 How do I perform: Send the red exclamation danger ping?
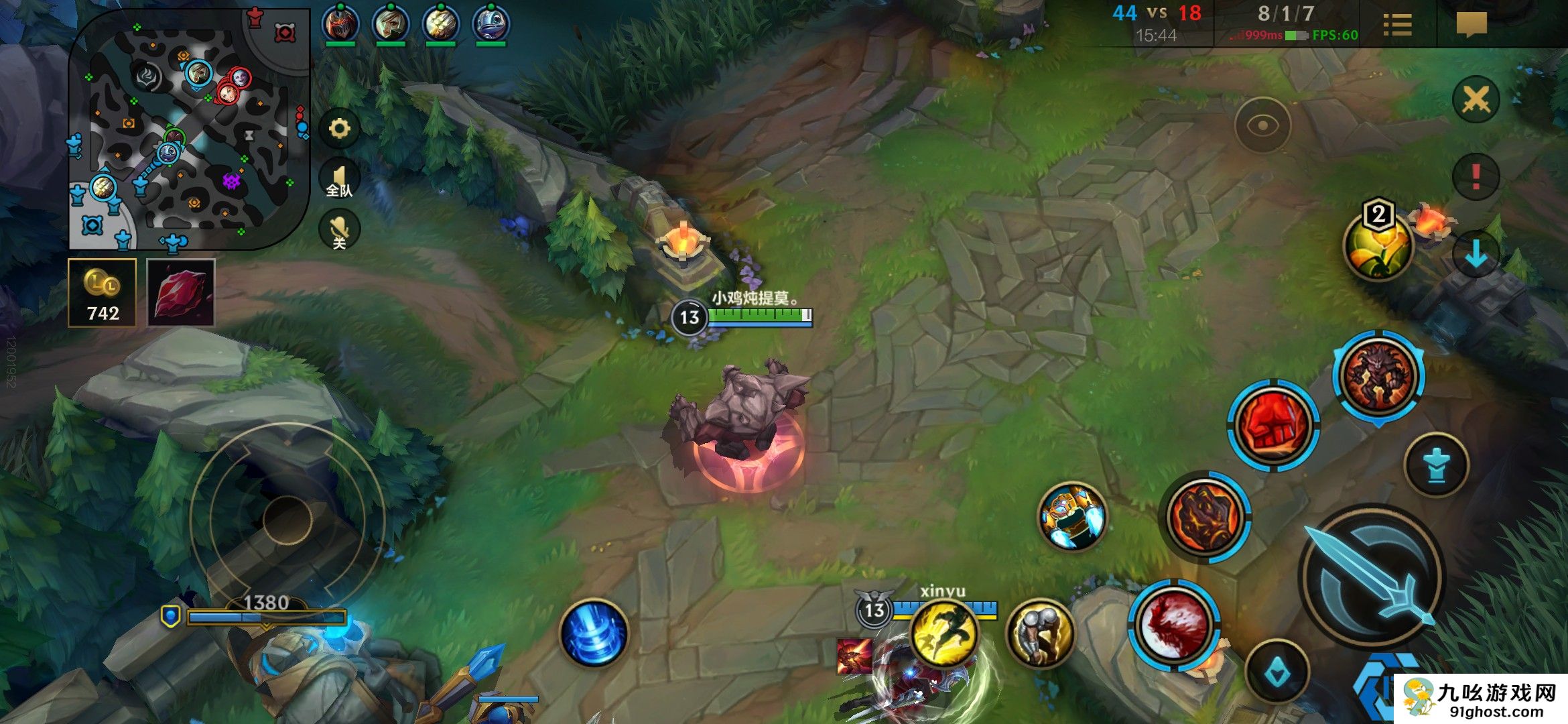coord(1476,177)
